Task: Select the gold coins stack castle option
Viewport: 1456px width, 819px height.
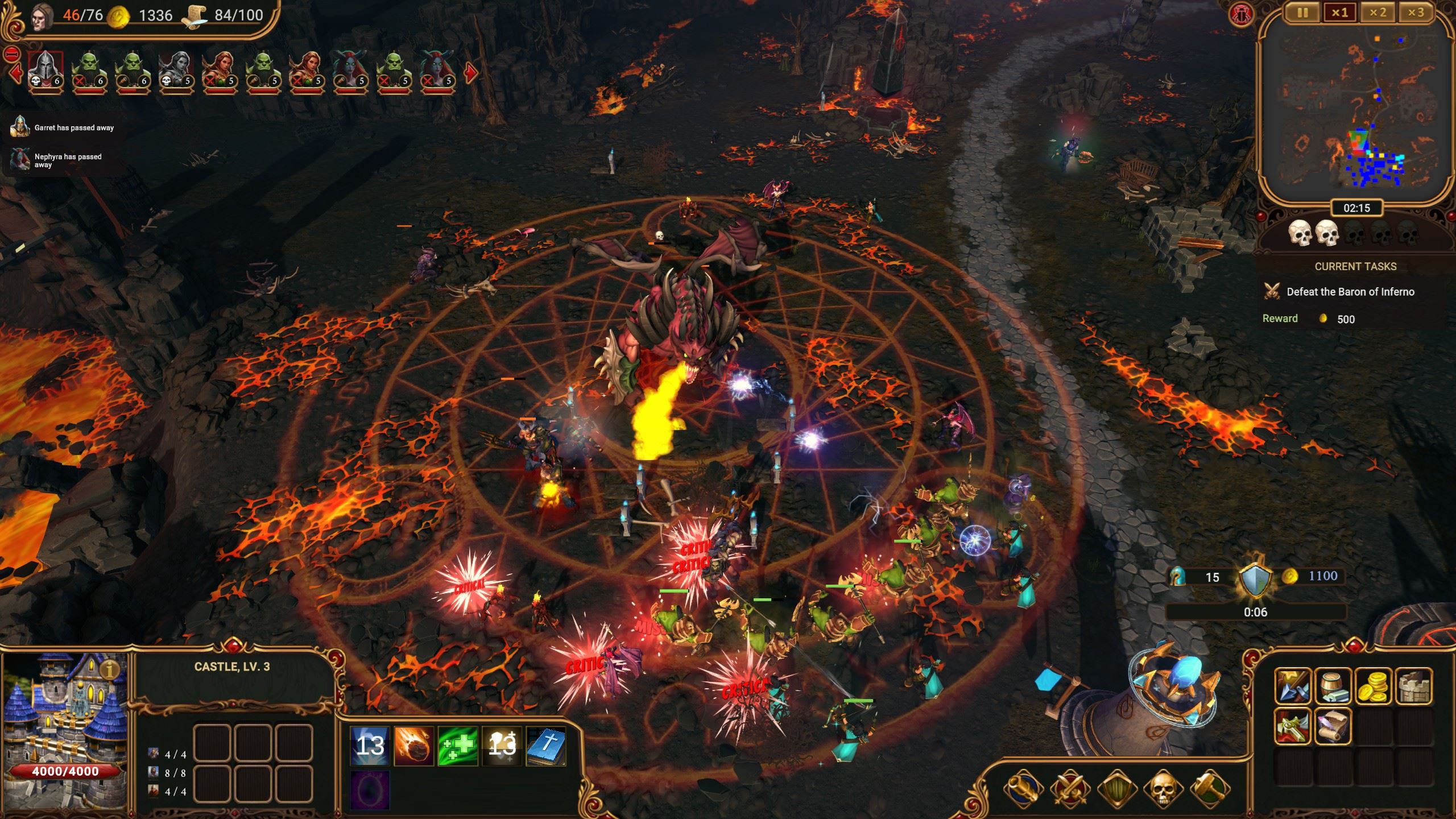Action: (x=1374, y=686)
